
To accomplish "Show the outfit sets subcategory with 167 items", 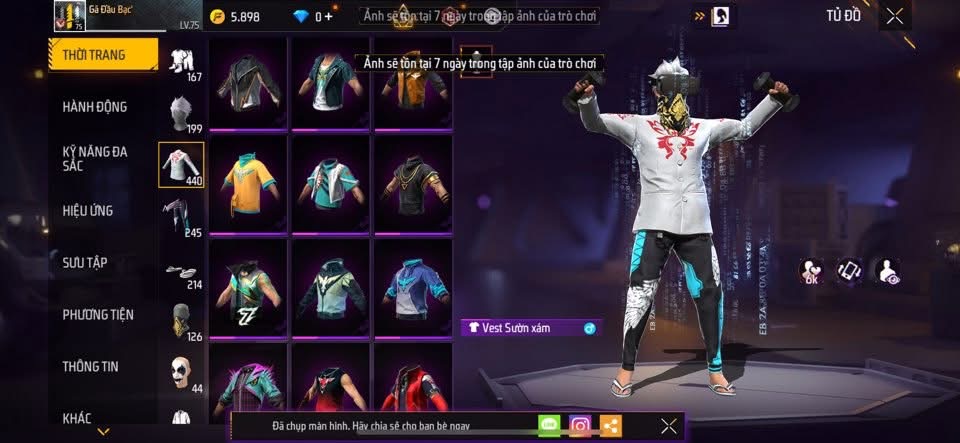I will coord(181,65).
